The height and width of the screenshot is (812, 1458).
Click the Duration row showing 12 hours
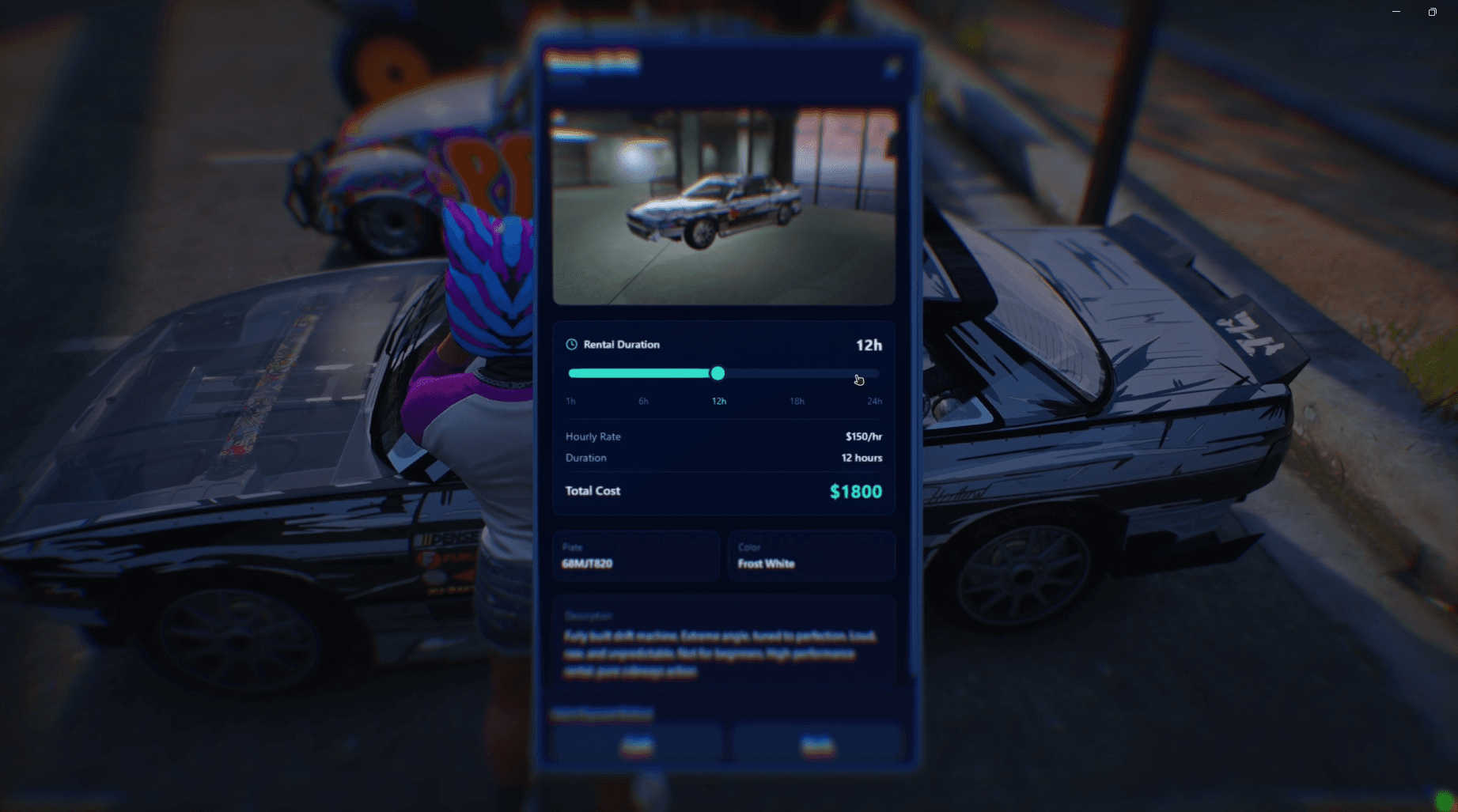click(722, 458)
